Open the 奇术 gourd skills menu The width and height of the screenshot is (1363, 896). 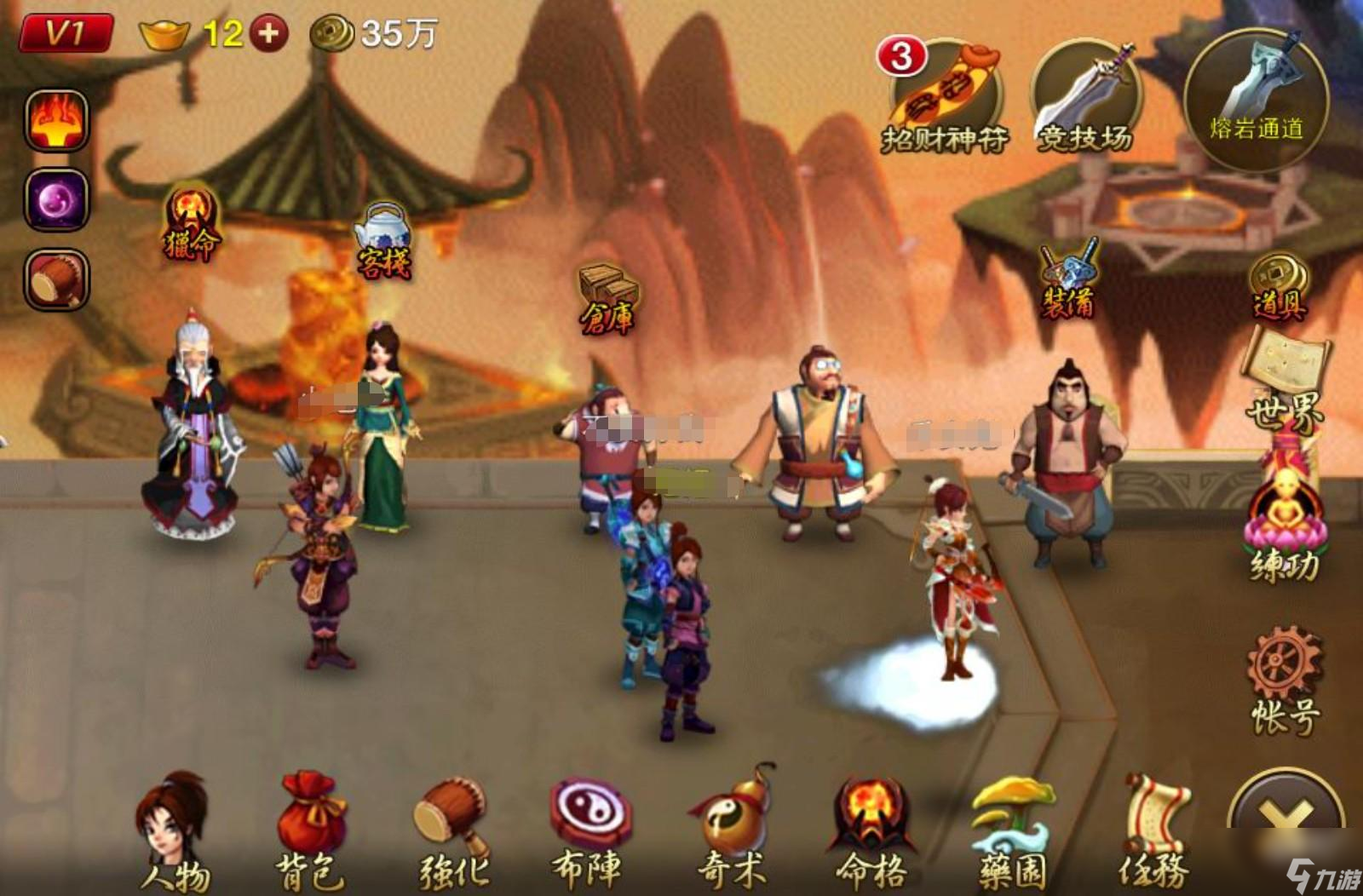[733, 830]
